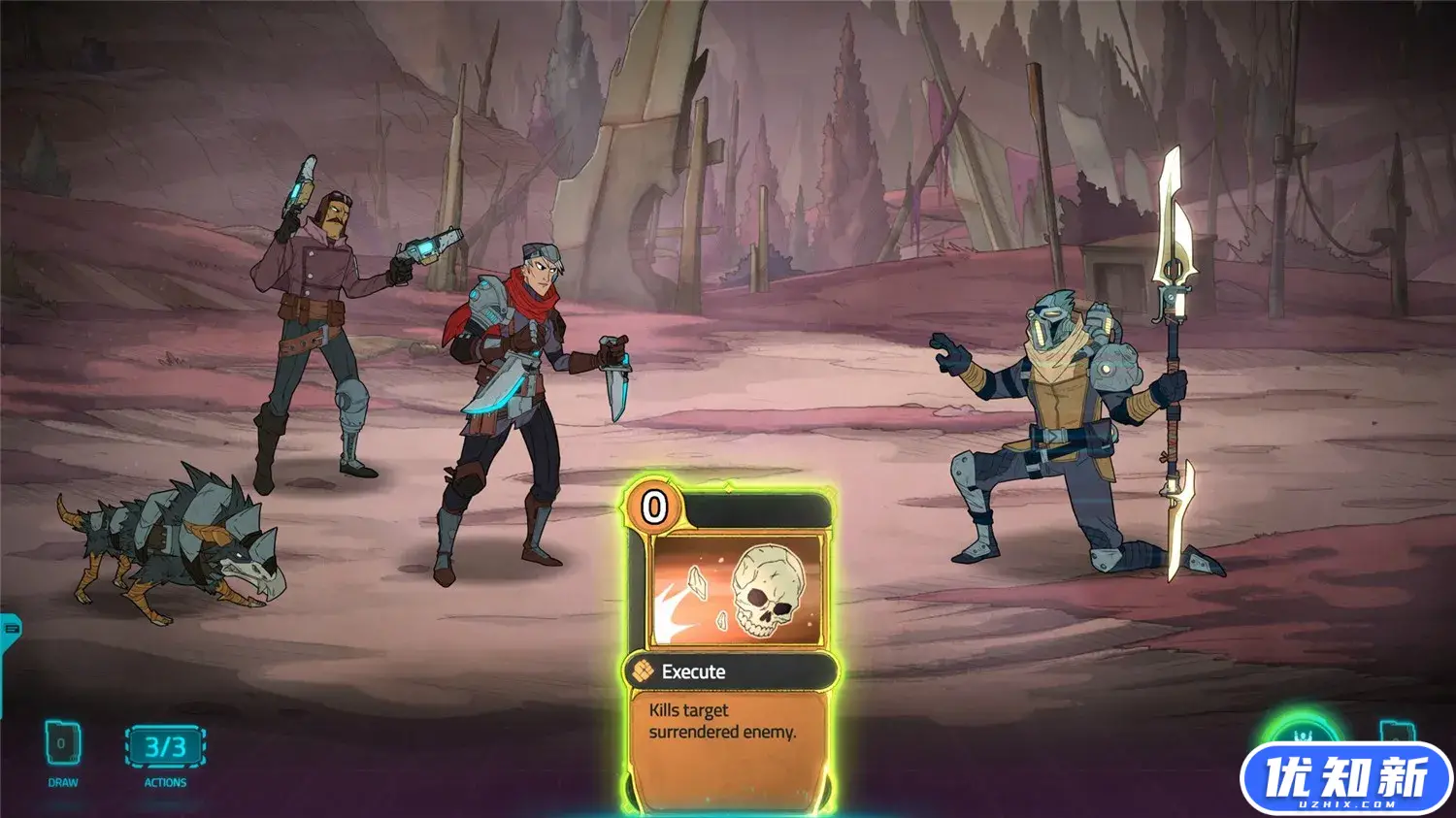Open the discard pile beside the green button
The height and width of the screenshot is (818, 1456).
click(x=1397, y=732)
